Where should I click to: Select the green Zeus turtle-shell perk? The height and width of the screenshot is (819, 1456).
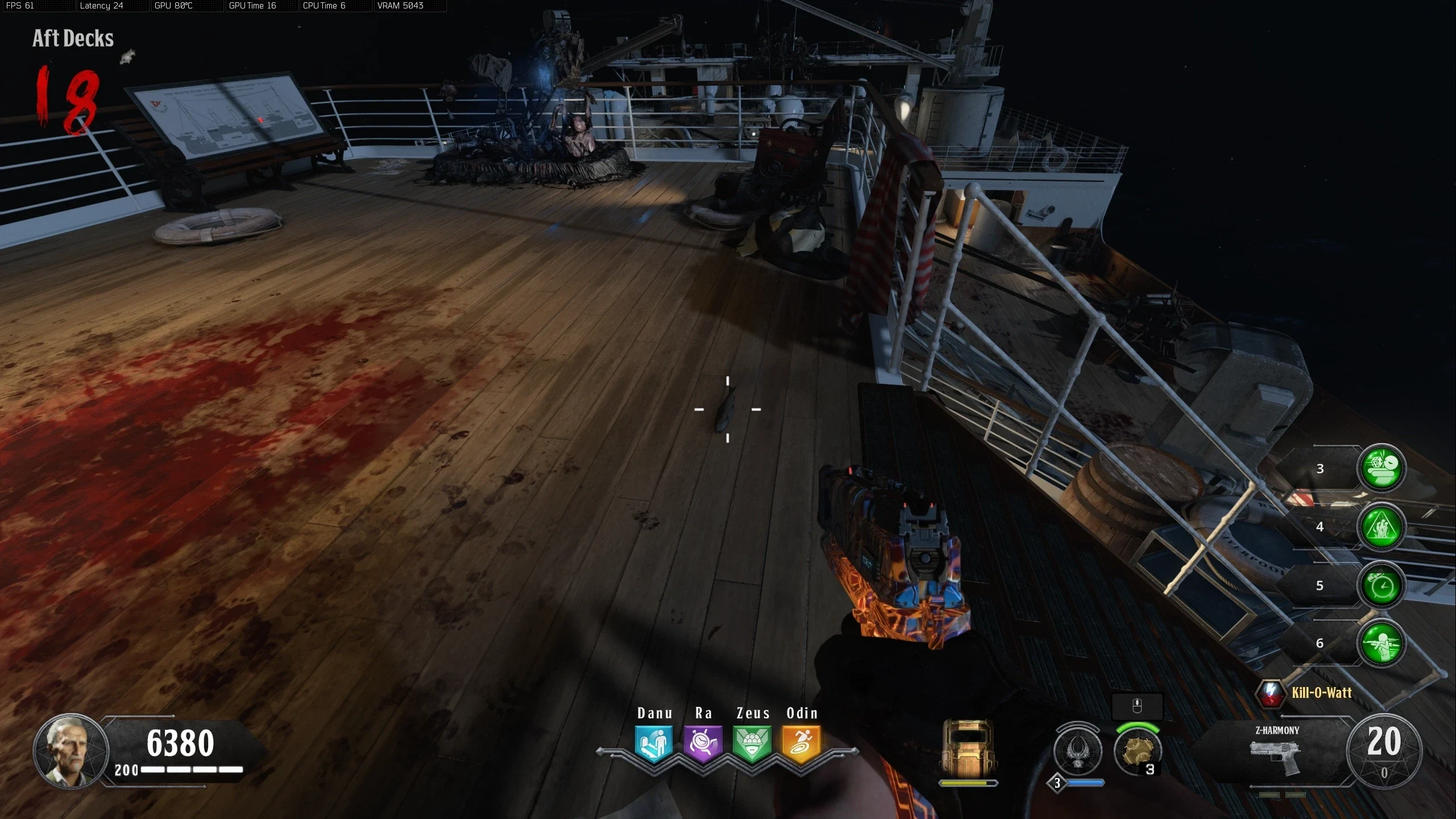pyautogui.click(x=752, y=743)
